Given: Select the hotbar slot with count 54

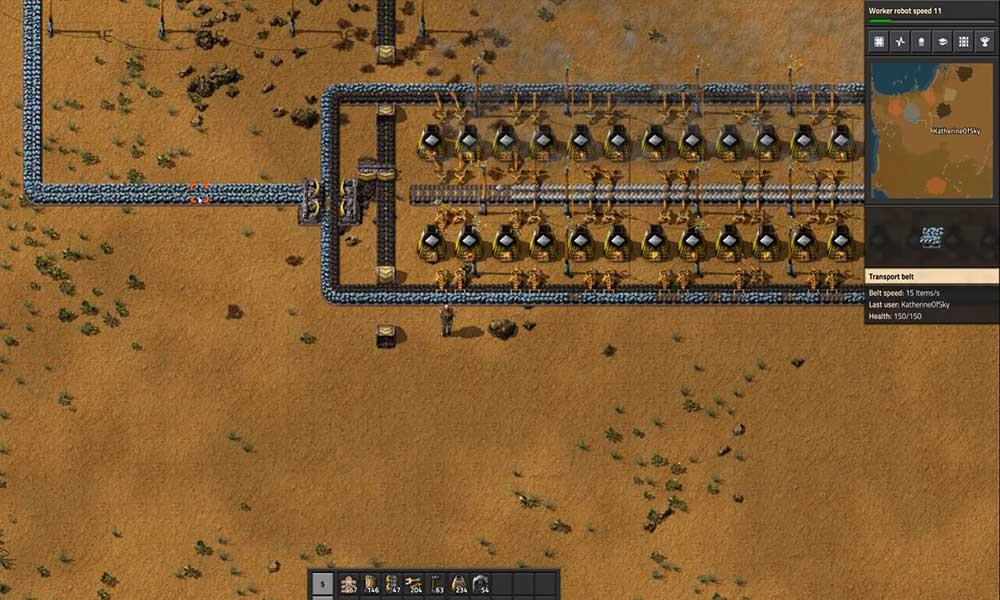Looking at the screenshot, I should point(481,585).
